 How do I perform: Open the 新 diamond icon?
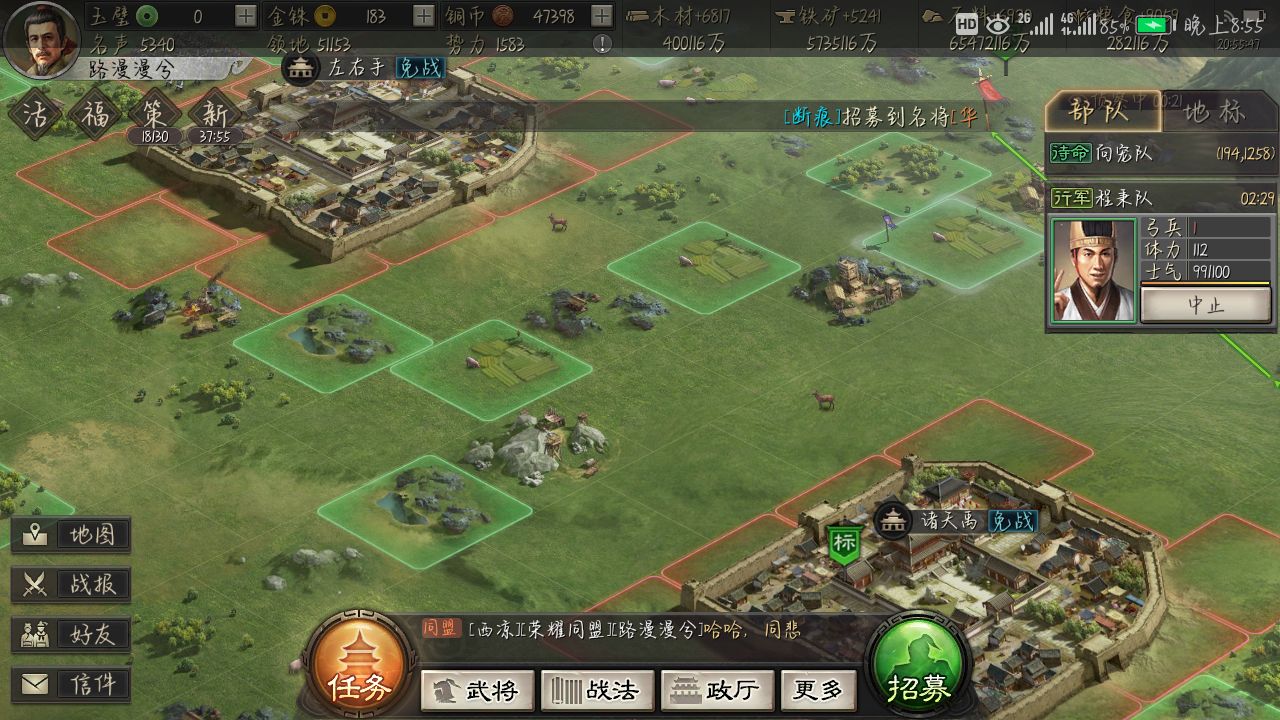pos(214,113)
